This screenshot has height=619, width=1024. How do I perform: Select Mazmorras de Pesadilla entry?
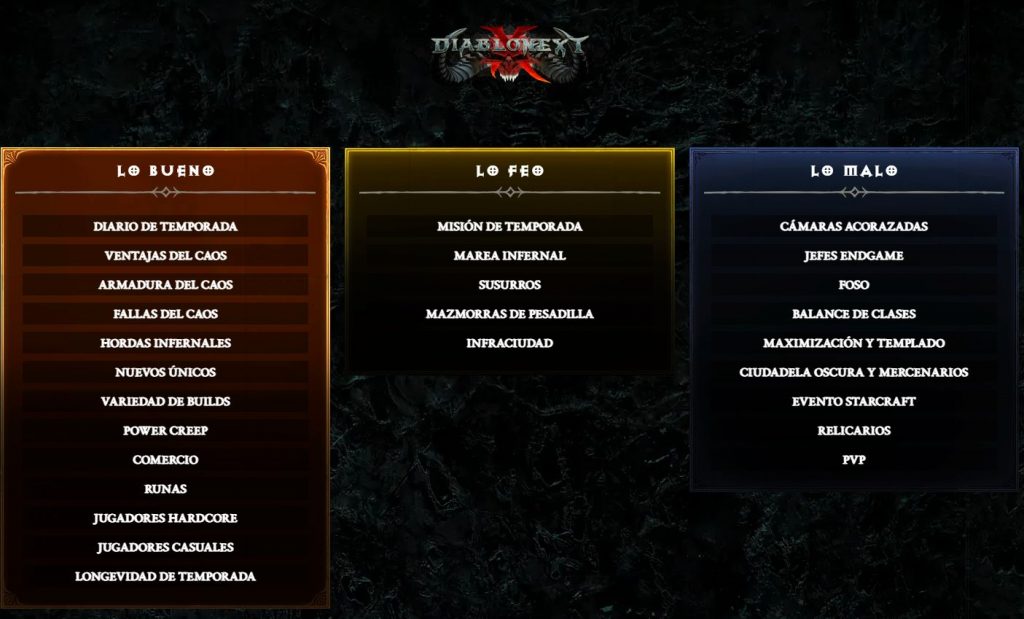tap(509, 314)
